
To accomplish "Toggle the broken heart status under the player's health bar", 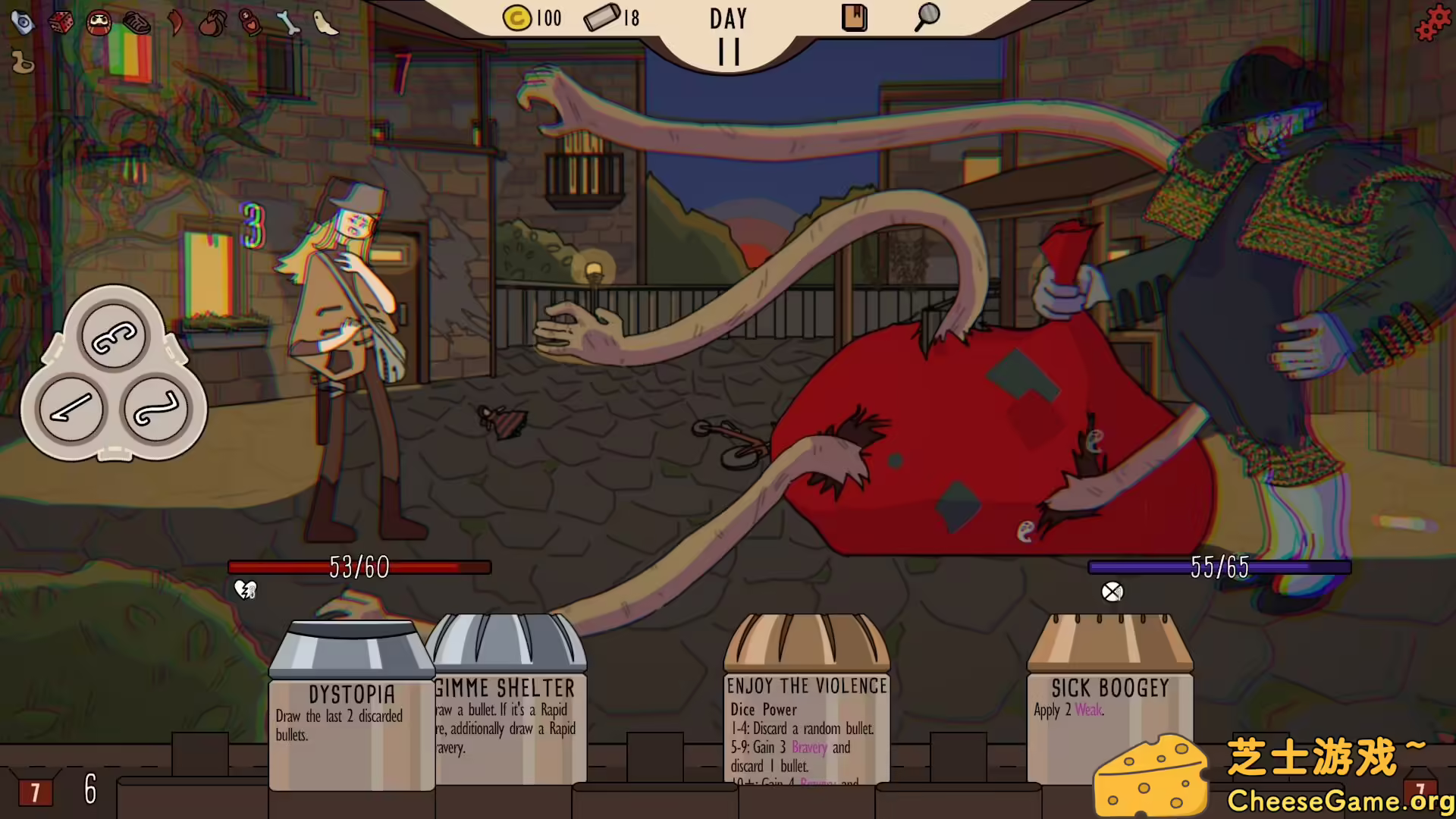I will click(x=244, y=590).
